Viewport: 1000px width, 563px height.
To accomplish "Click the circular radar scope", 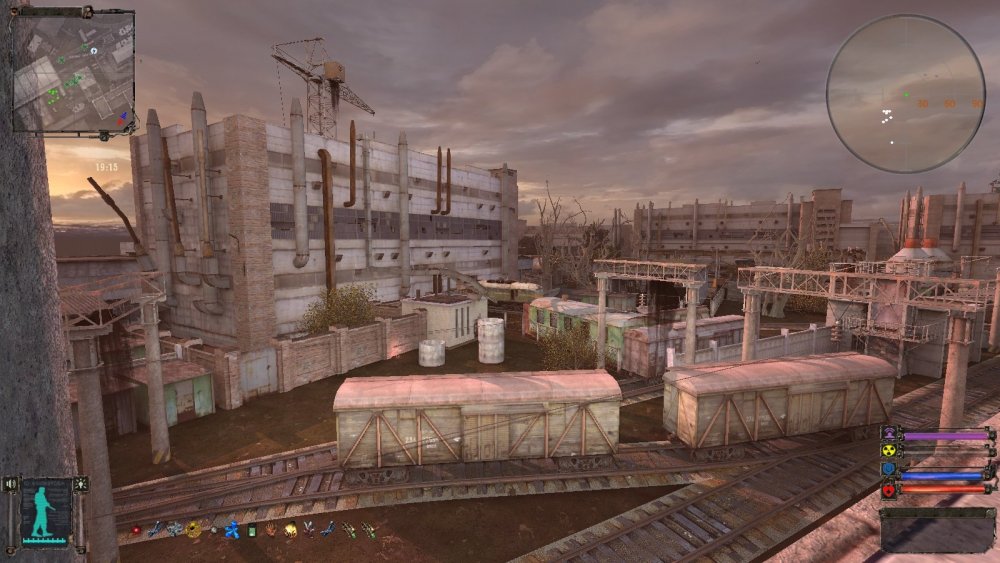I will coord(905,93).
